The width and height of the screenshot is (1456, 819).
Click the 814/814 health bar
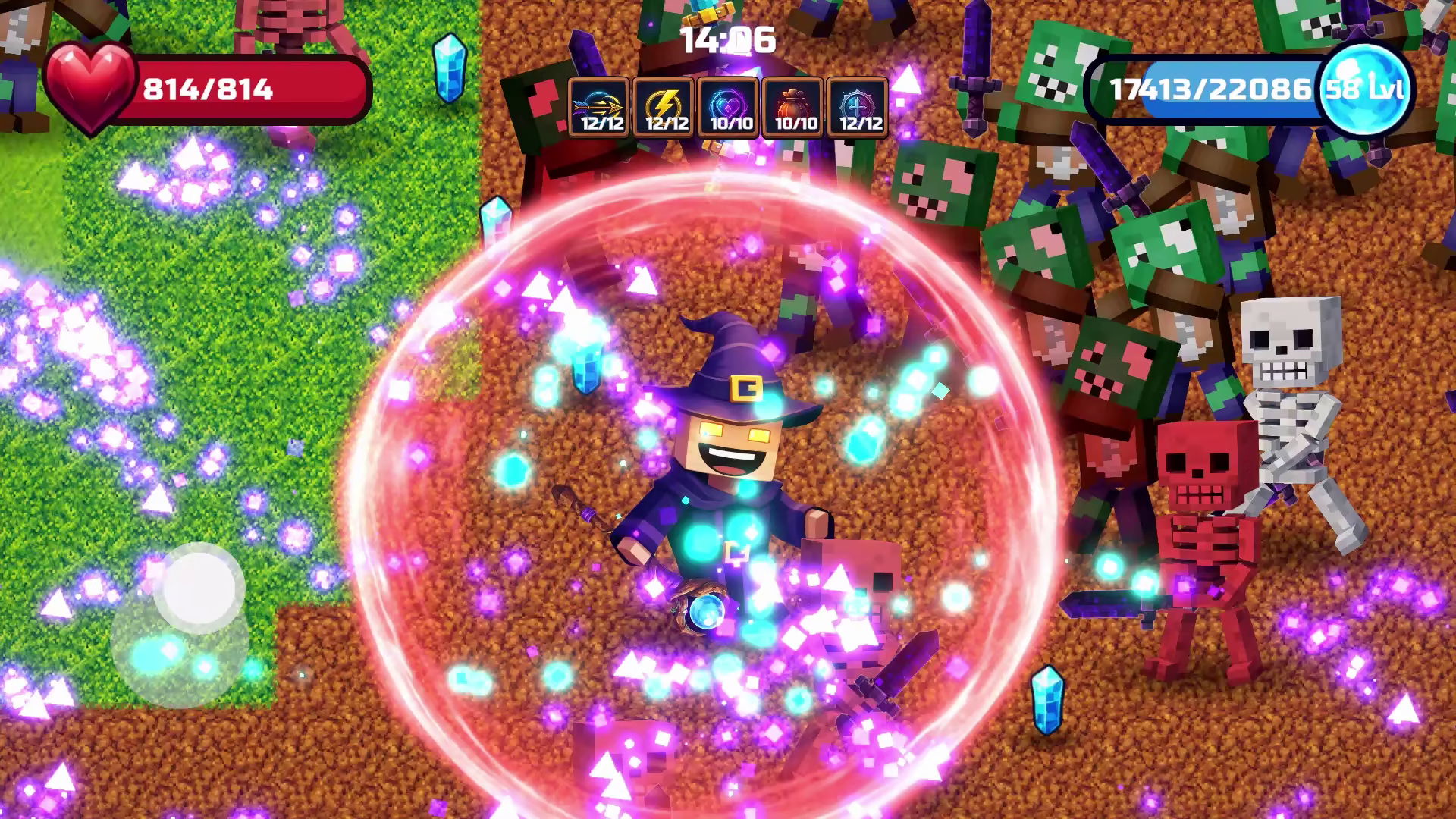tap(227, 91)
